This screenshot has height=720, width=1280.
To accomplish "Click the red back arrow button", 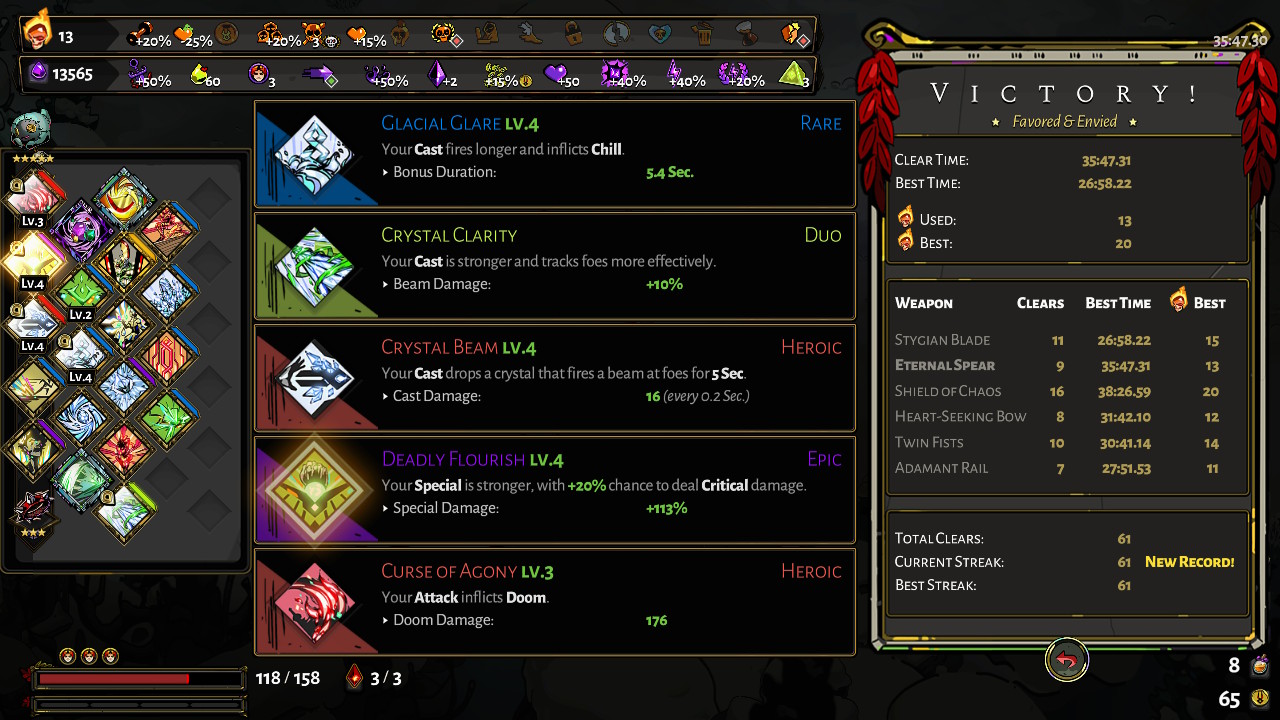I will pos(1067,660).
